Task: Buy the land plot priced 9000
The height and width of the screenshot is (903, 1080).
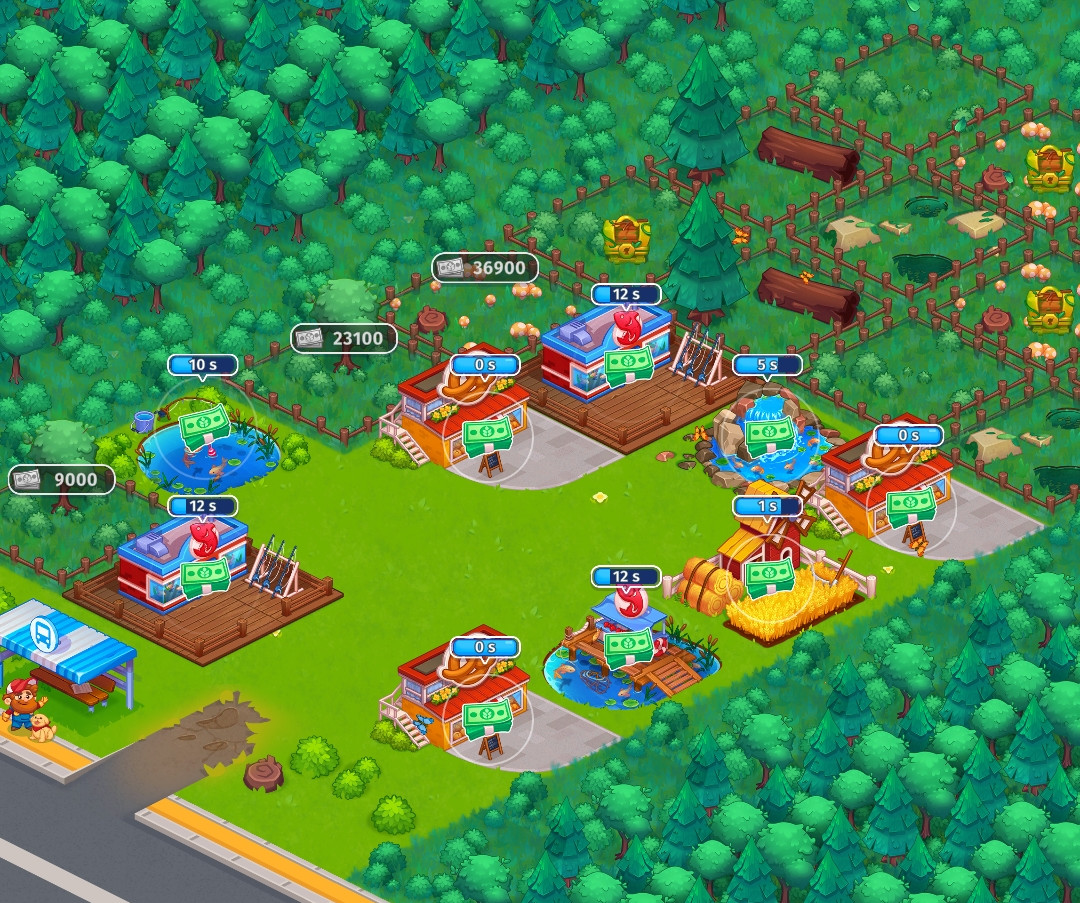Action: pyautogui.click(x=62, y=480)
